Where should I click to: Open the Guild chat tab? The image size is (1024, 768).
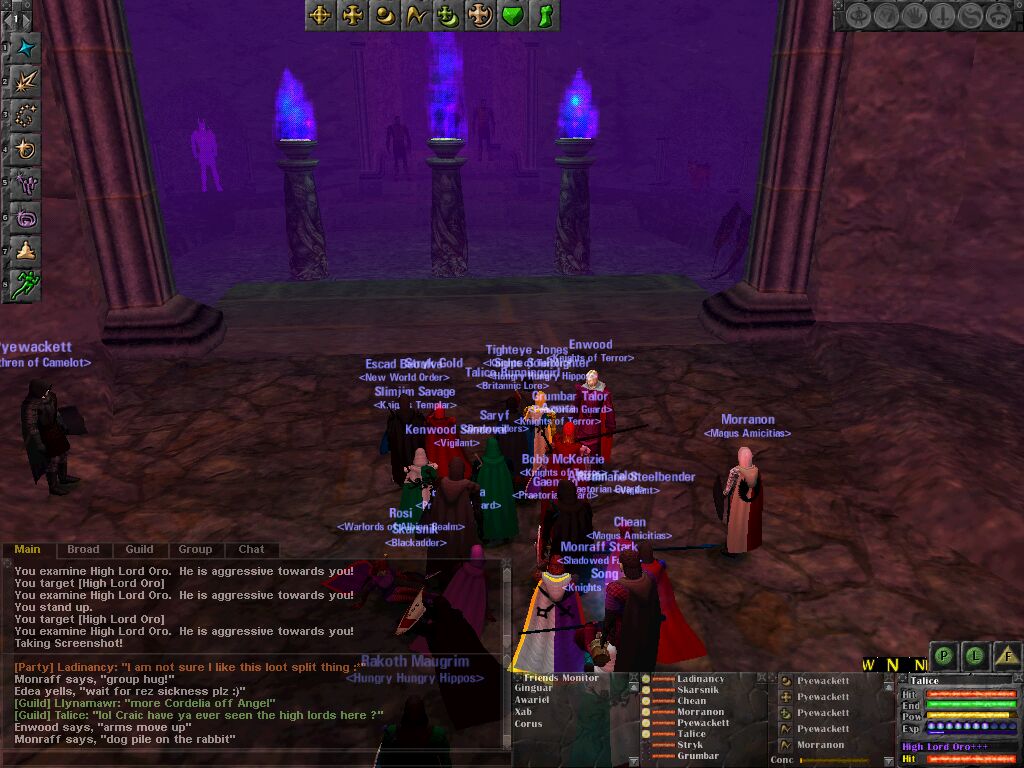tap(139, 549)
